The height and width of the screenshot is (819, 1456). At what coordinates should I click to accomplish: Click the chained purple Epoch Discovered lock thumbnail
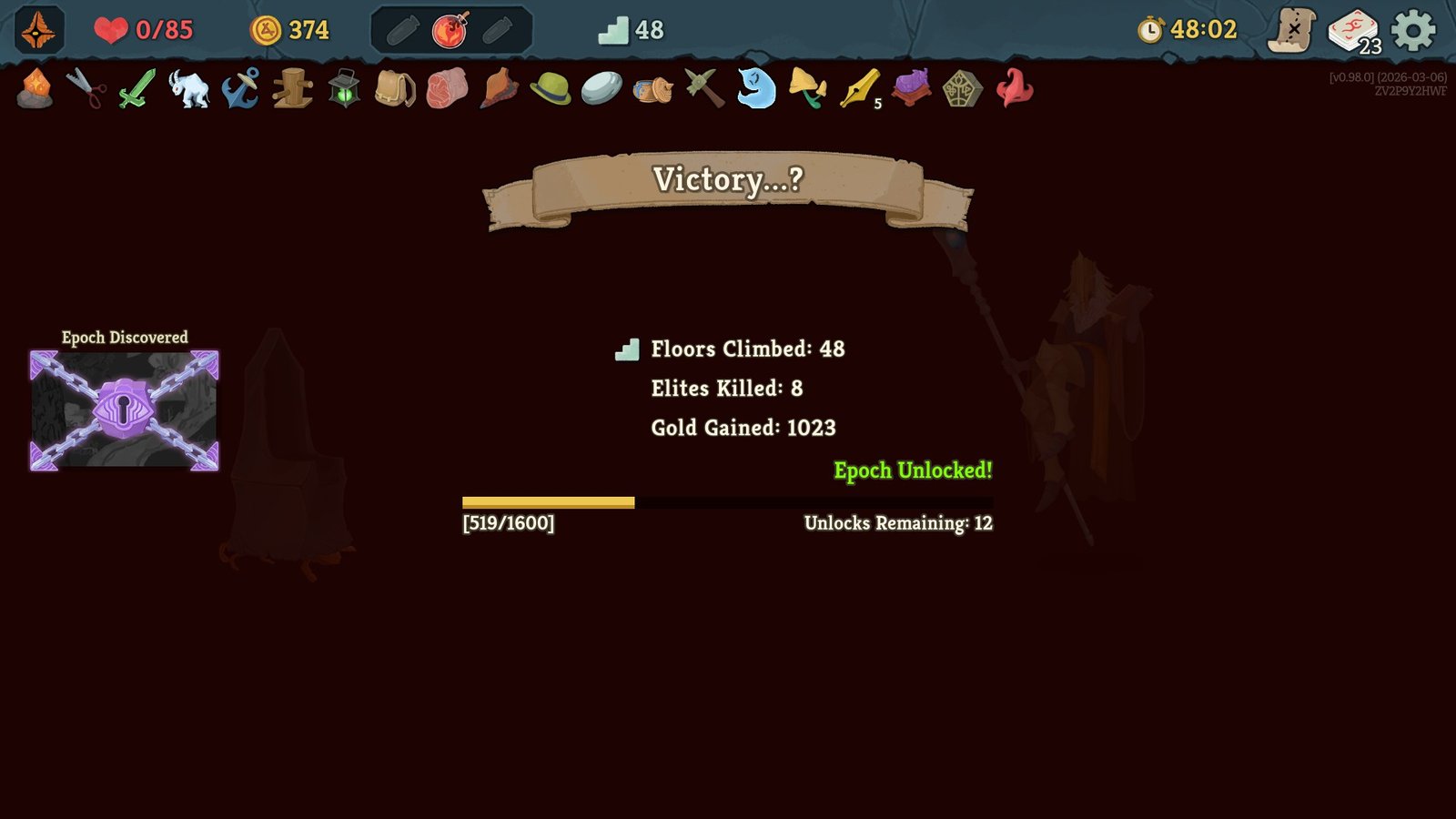123,410
